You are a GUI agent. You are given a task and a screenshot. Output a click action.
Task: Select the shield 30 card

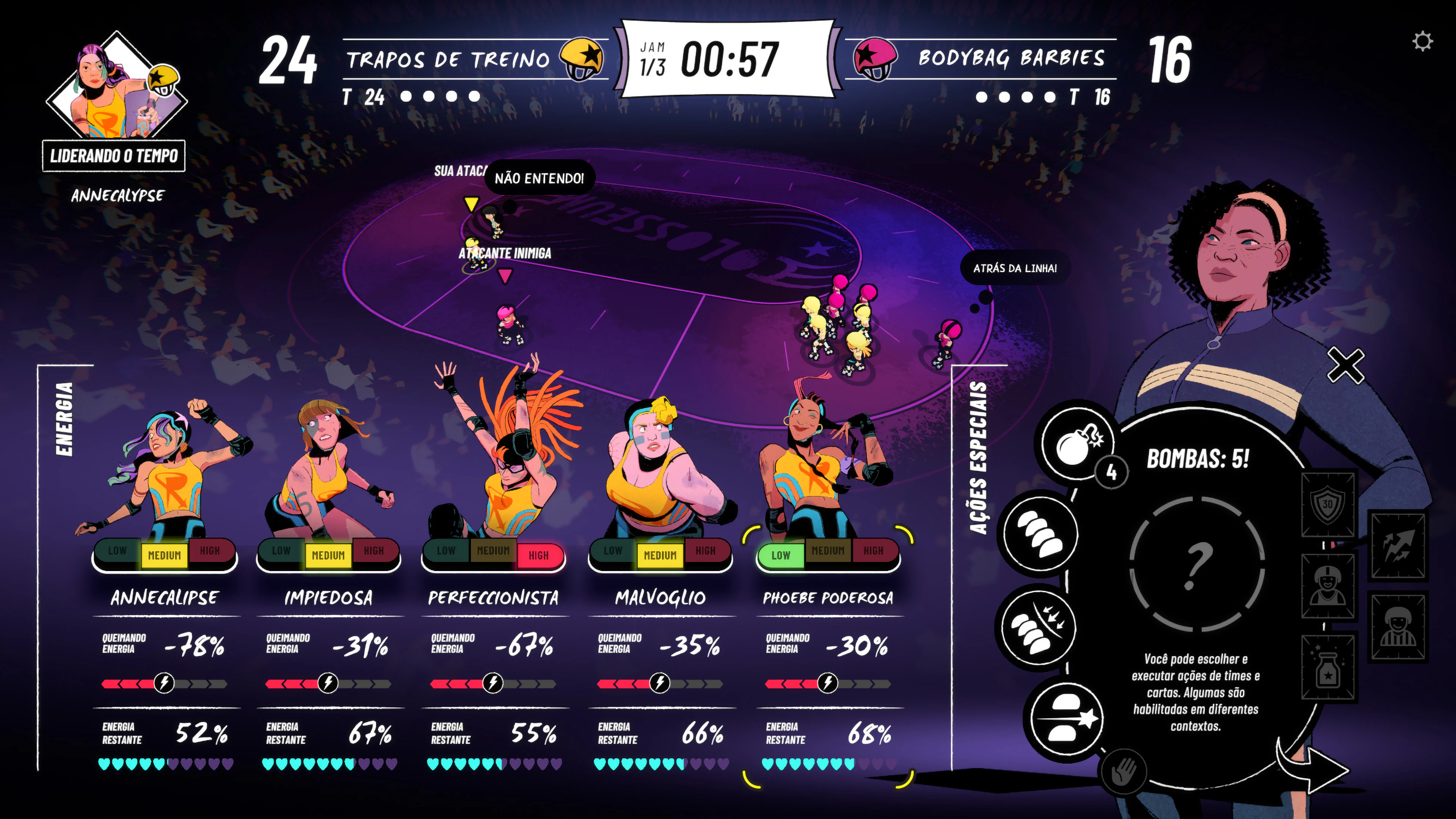(x=1328, y=504)
